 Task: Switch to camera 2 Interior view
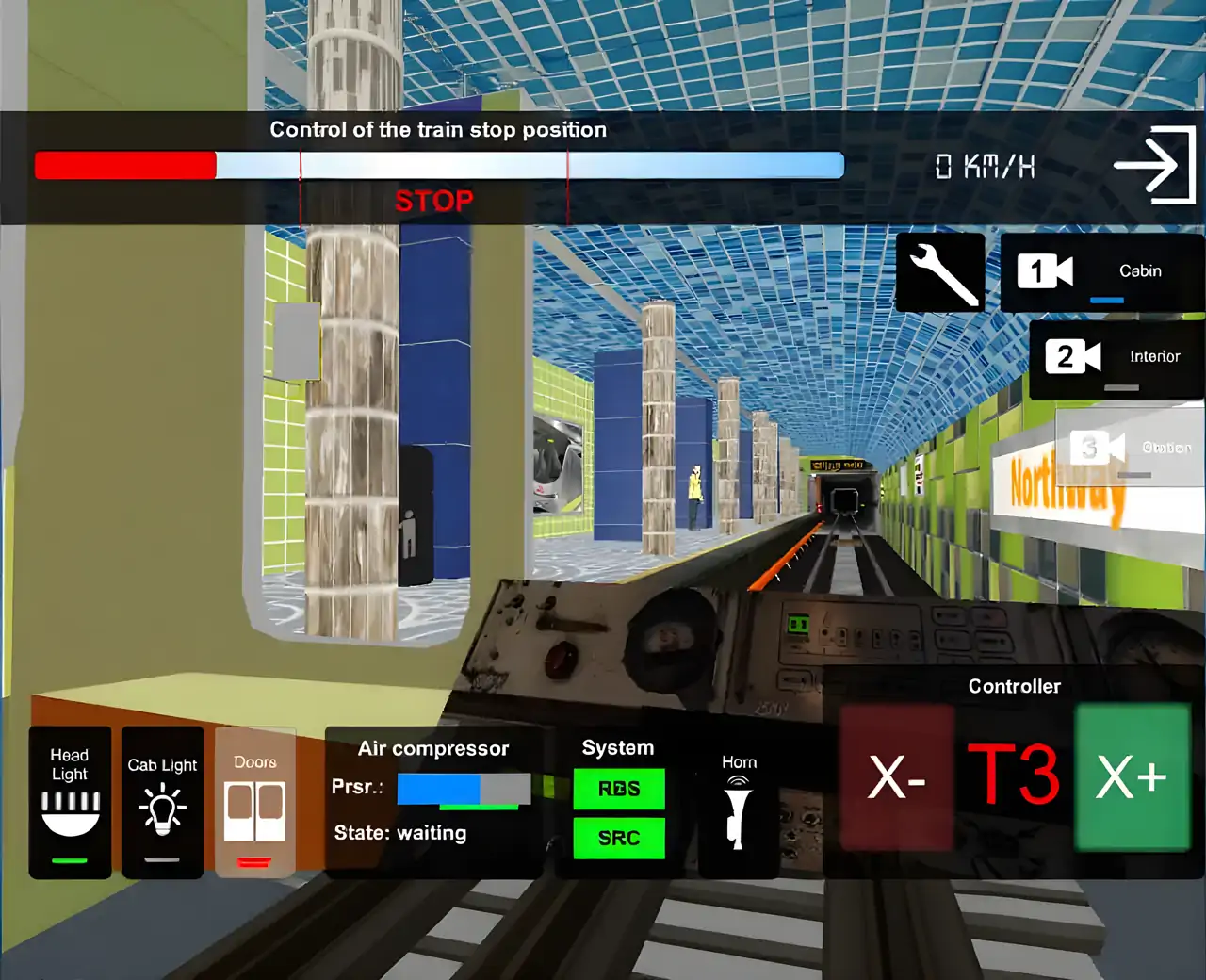1116,358
